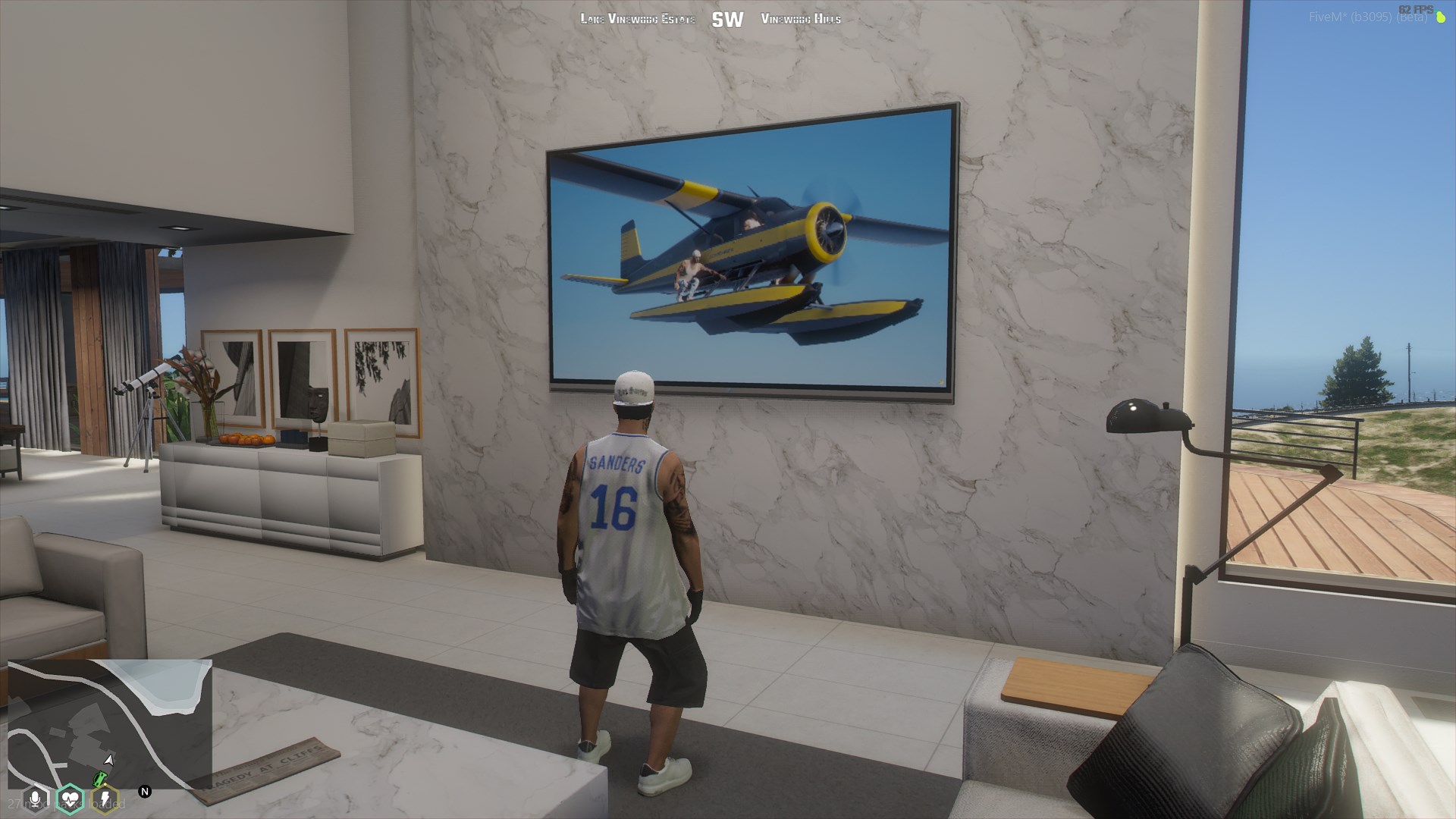
Task: Select the heart health status icon
Action: click(70, 799)
